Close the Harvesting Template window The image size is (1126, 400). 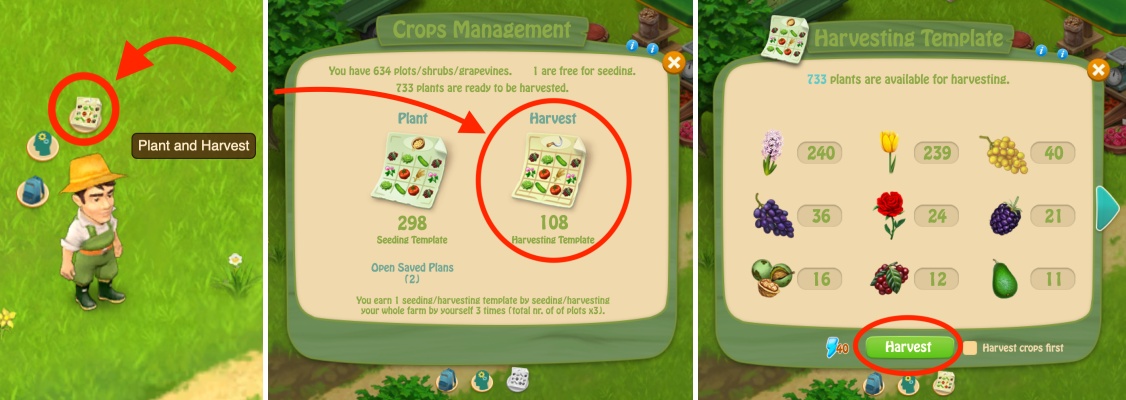pos(1098,69)
